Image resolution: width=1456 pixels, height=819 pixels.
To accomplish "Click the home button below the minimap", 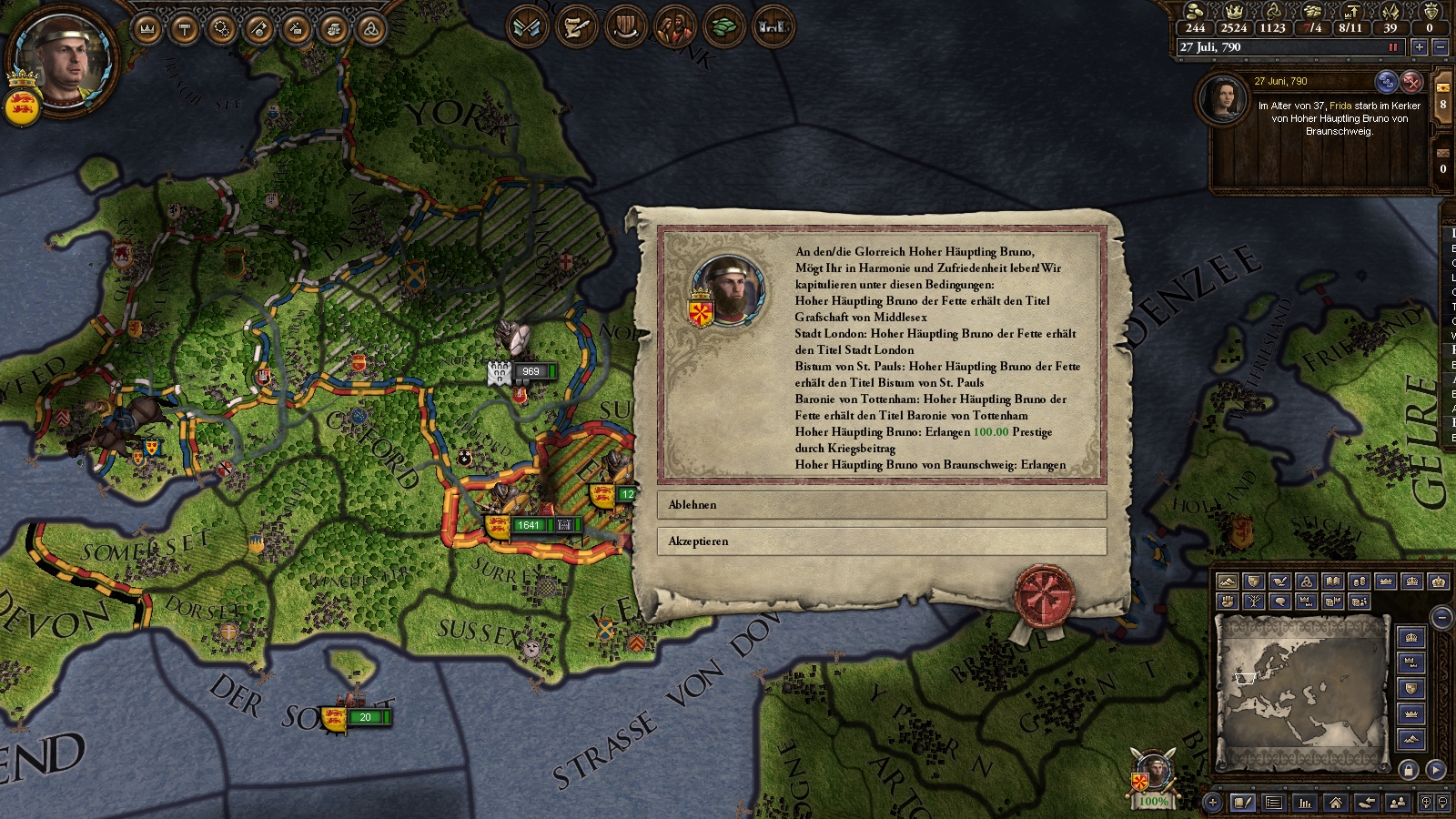I will click(x=1335, y=803).
